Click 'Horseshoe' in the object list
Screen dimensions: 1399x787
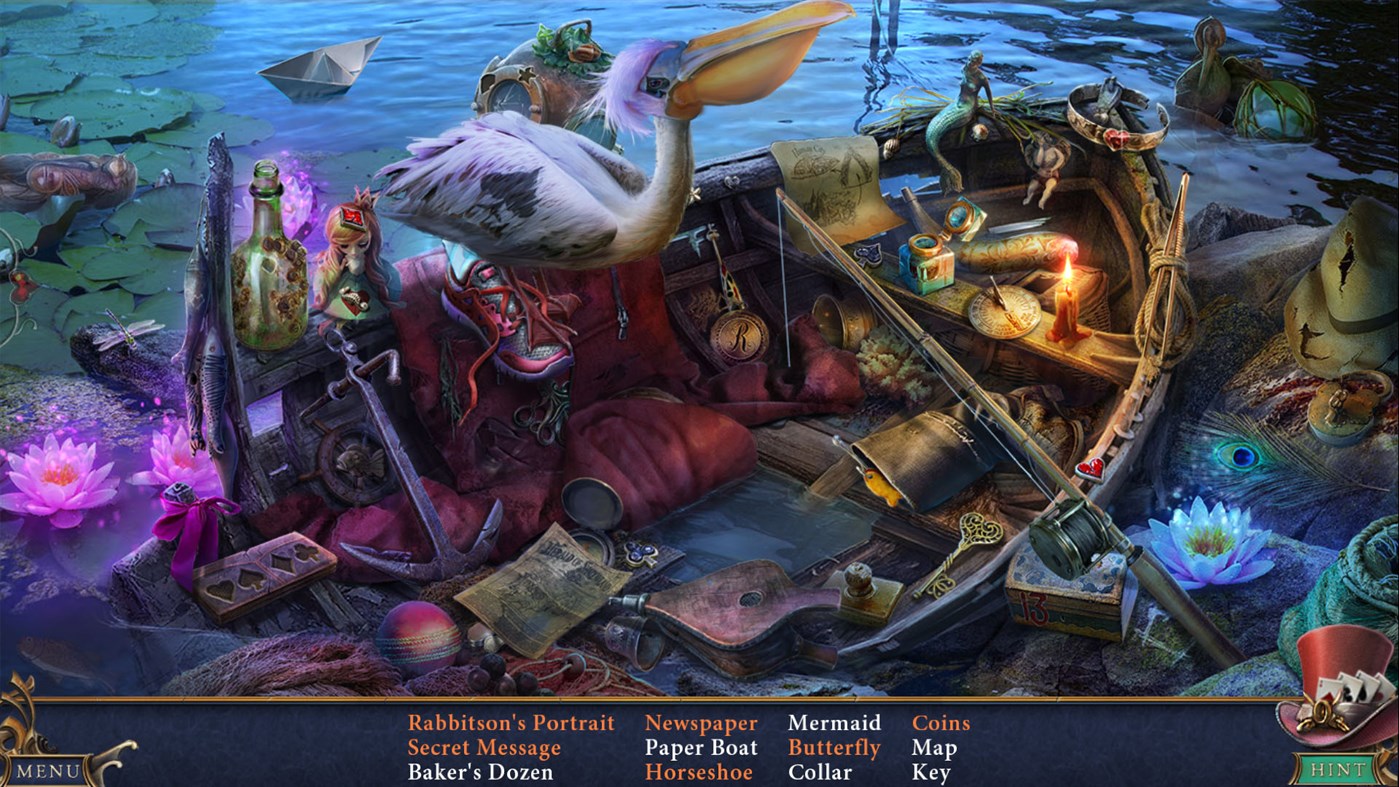(701, 772)
